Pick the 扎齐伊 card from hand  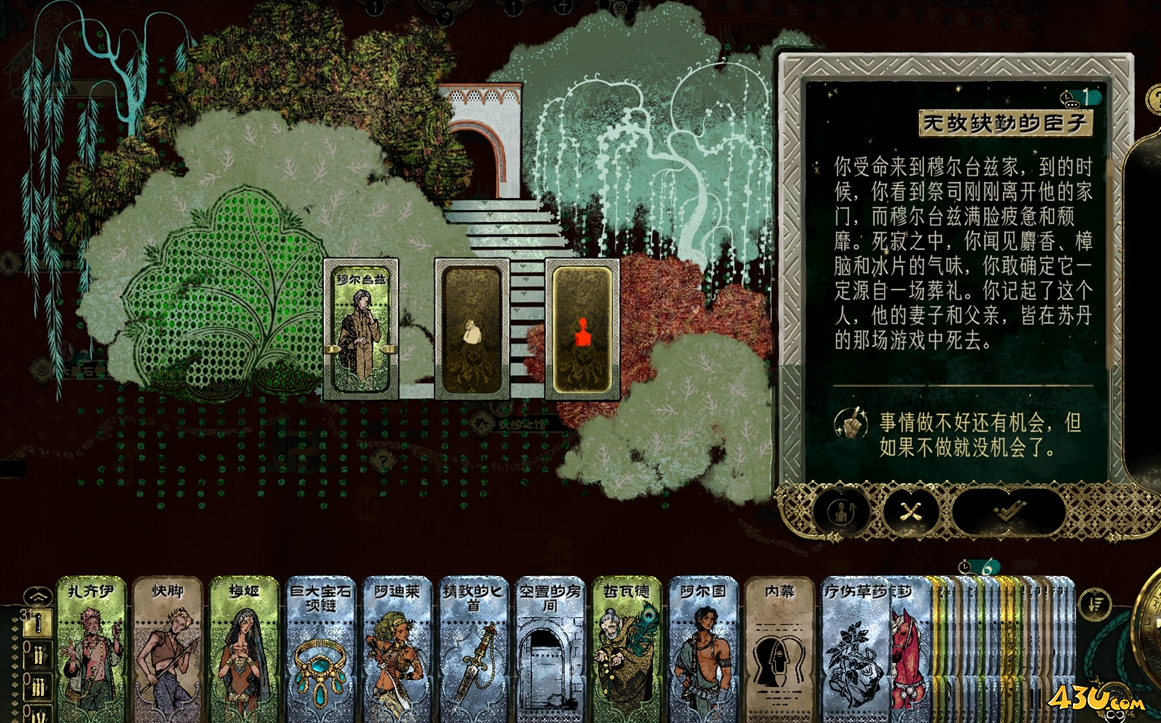92,648
